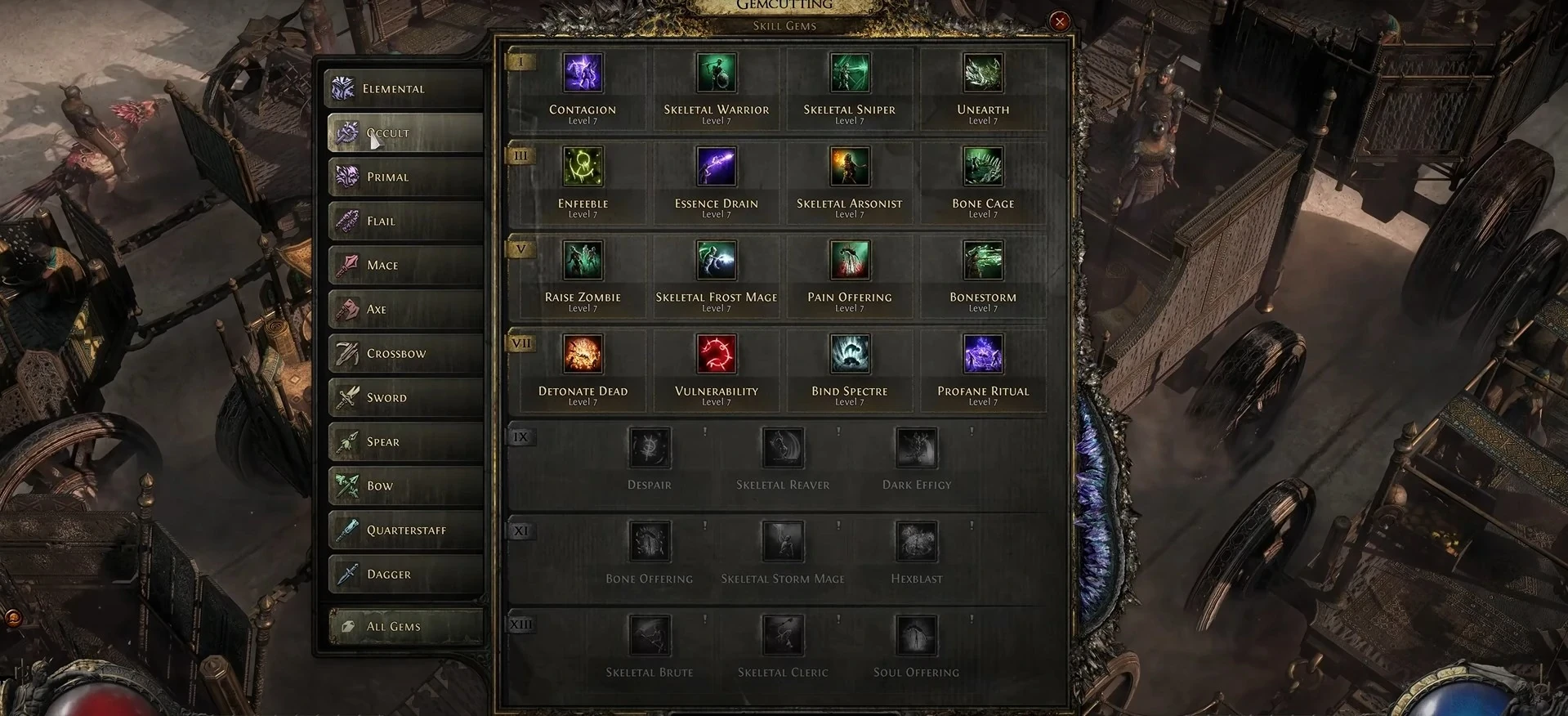
Task: Pick the Enfeeble skill gem
Action: coord(583,167)
